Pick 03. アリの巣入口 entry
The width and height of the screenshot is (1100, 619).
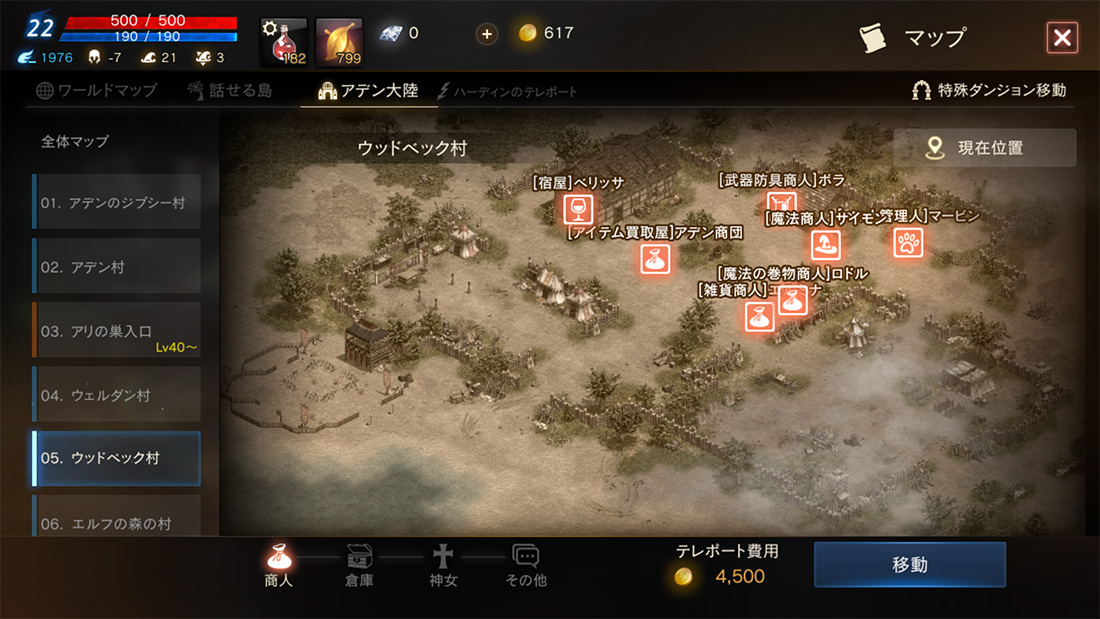116,331
